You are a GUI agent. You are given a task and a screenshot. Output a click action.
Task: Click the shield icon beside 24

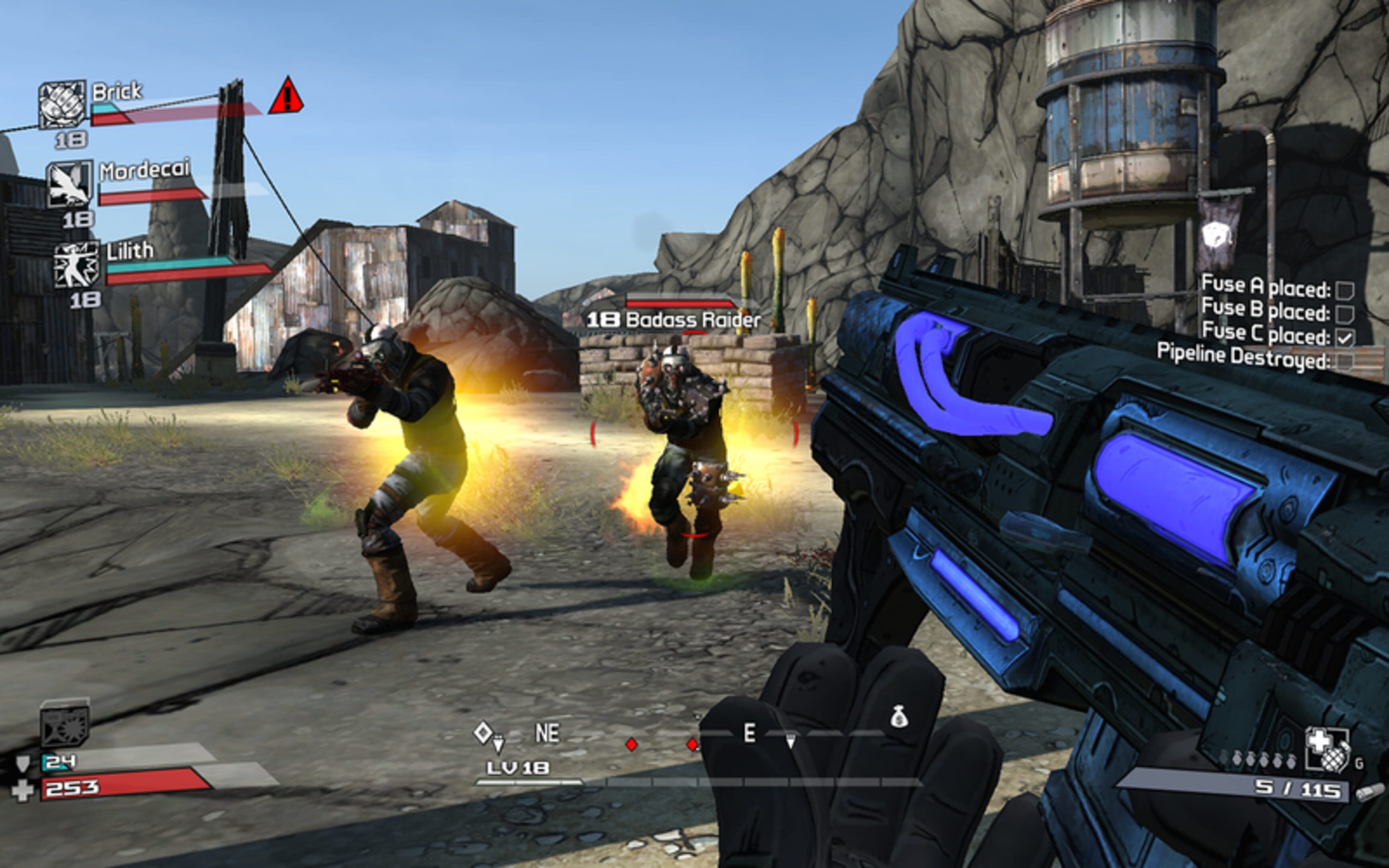23,763
